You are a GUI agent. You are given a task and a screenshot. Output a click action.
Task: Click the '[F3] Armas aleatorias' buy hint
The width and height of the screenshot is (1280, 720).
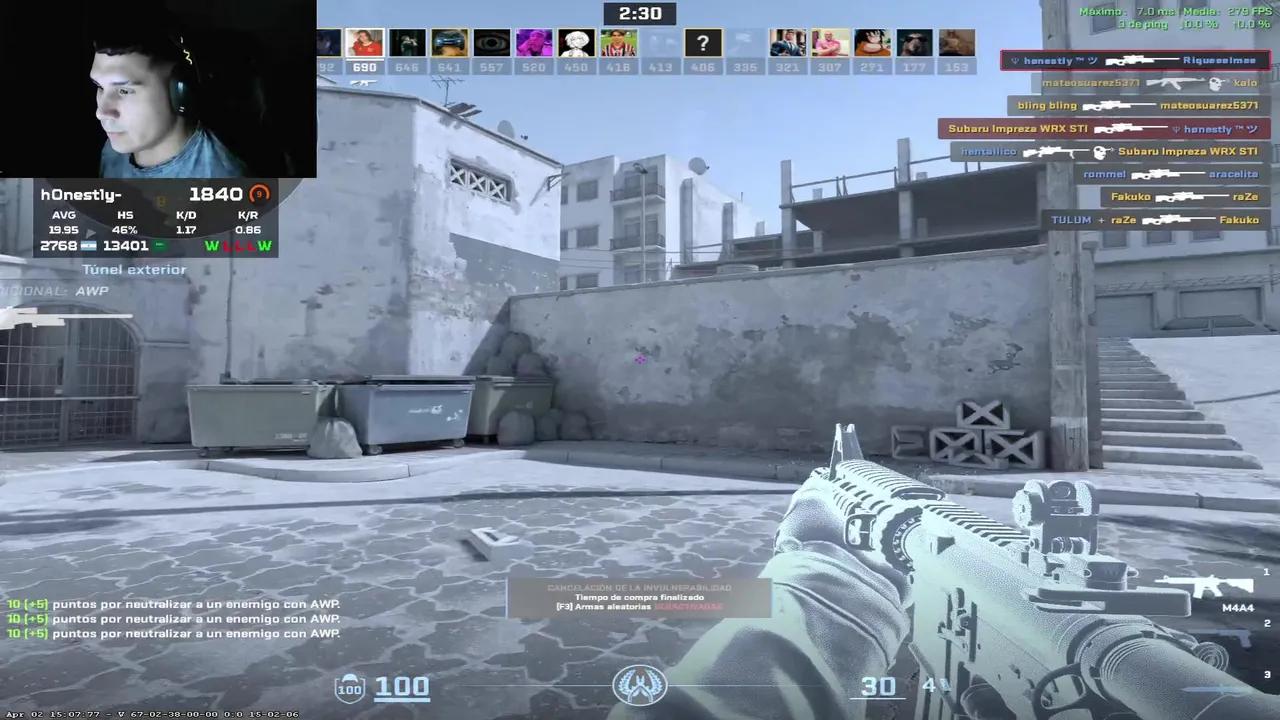click(x=639, y=606)
